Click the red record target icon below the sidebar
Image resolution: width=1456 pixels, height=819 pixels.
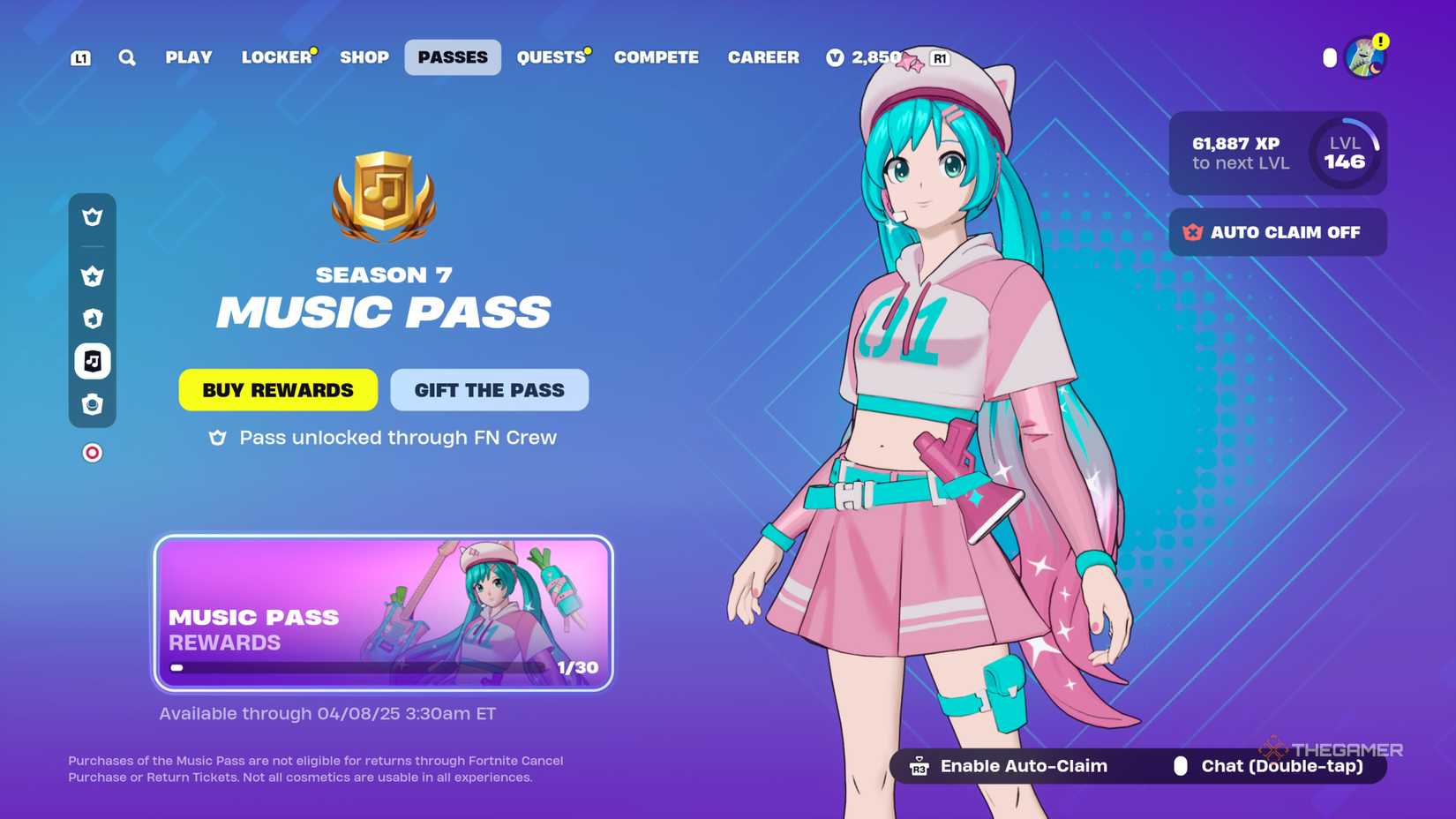(x=92, y=452)
